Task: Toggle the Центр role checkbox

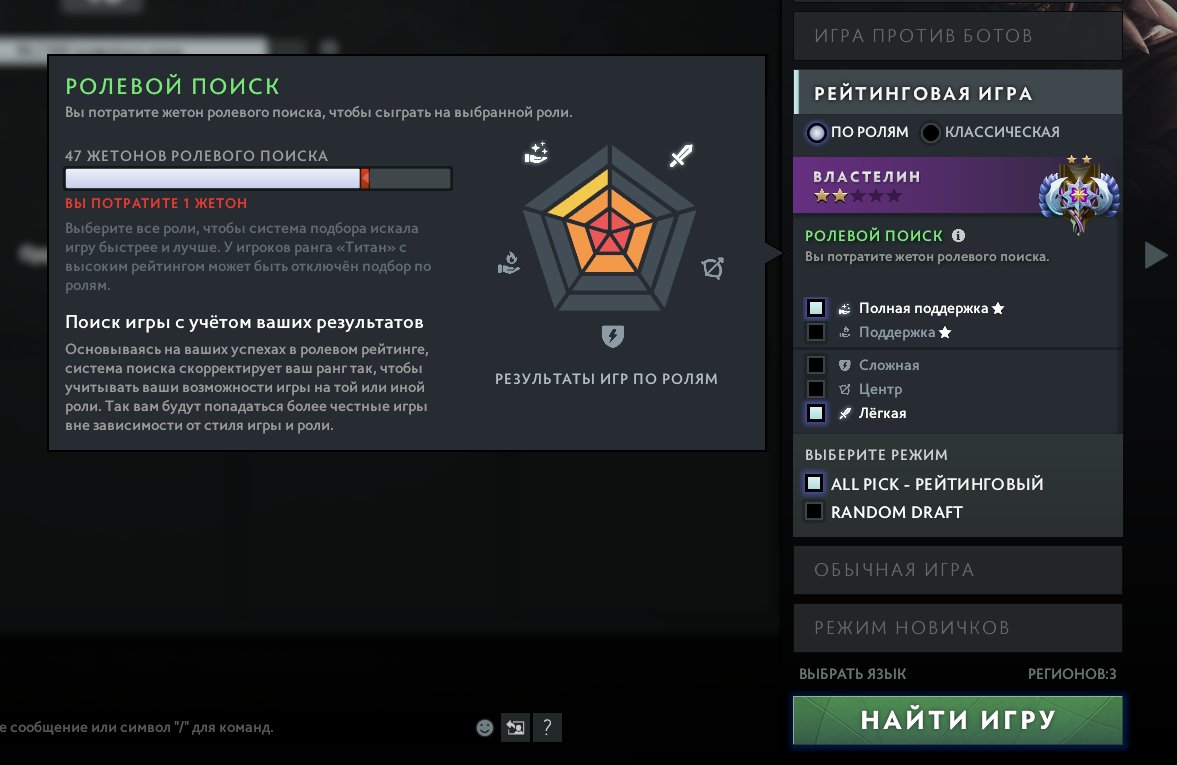Action: (x=816, y=389)
